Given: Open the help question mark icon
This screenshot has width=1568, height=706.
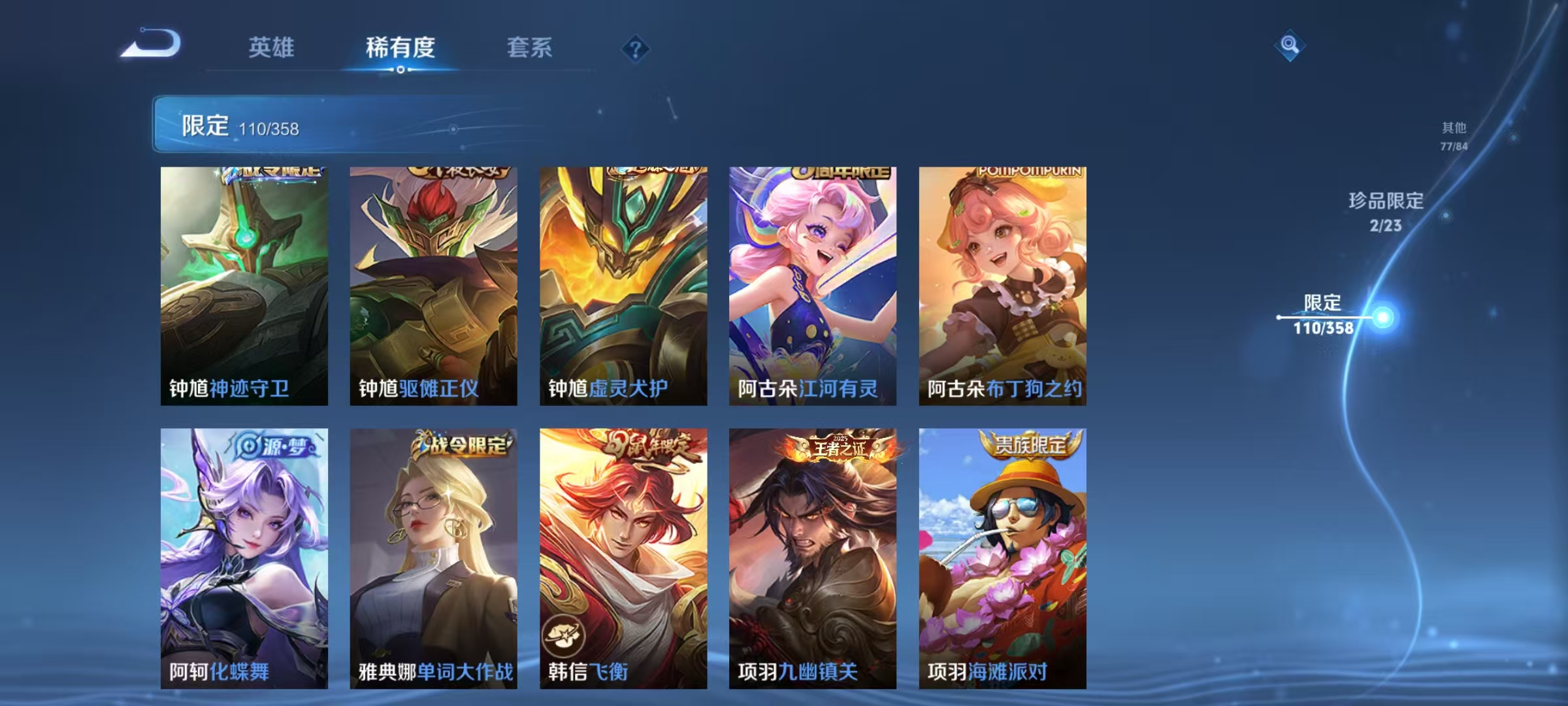Looking at the screenshot, I should (636, 47).
